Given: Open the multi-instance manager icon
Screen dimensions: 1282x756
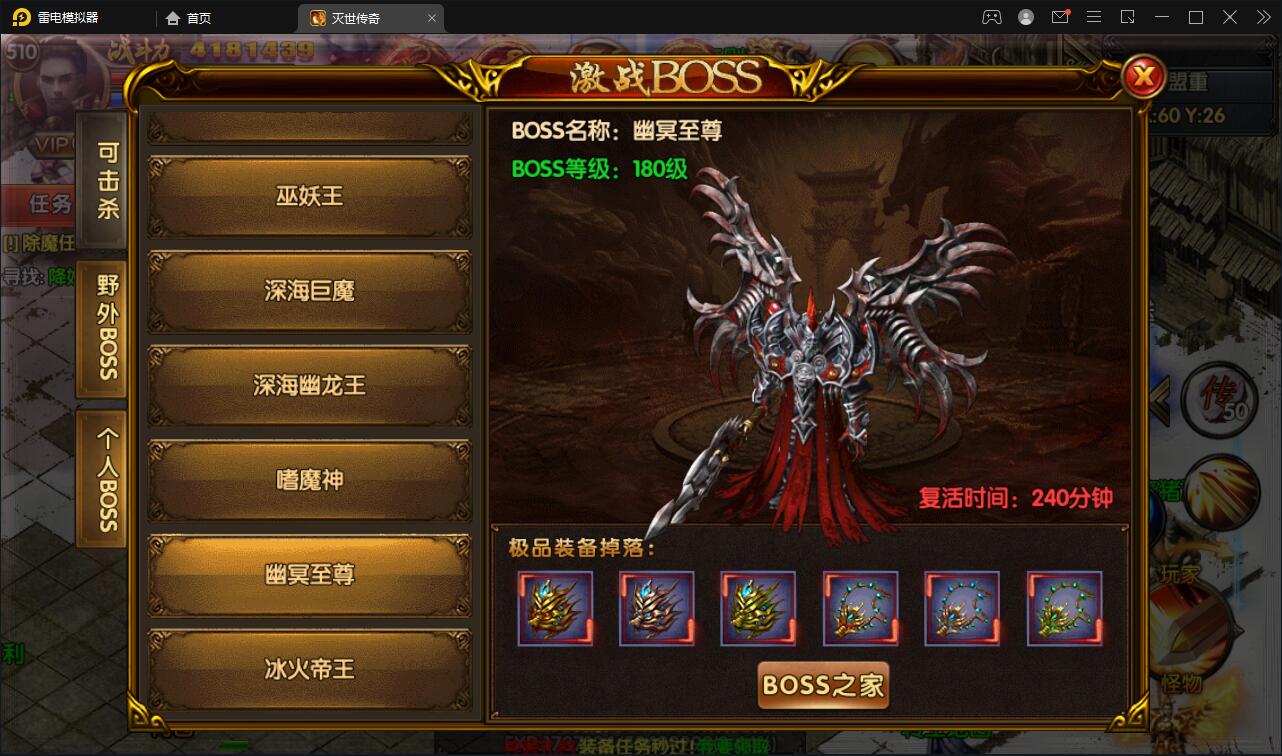Looking at the screenshot, I should [x=1128, y=17].
